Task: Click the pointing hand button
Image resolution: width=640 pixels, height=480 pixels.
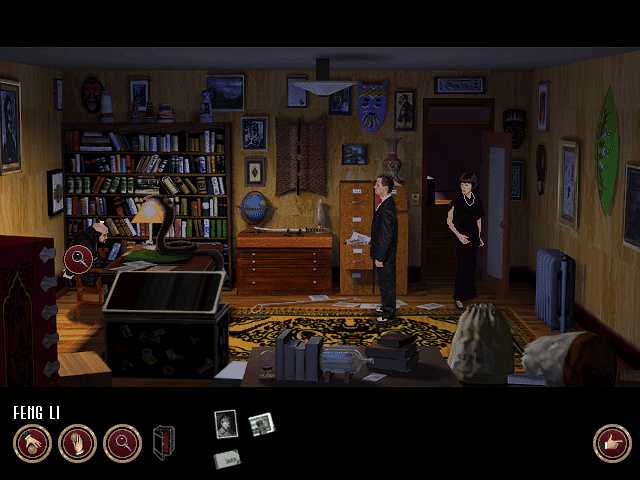Action: click(611, 443)
